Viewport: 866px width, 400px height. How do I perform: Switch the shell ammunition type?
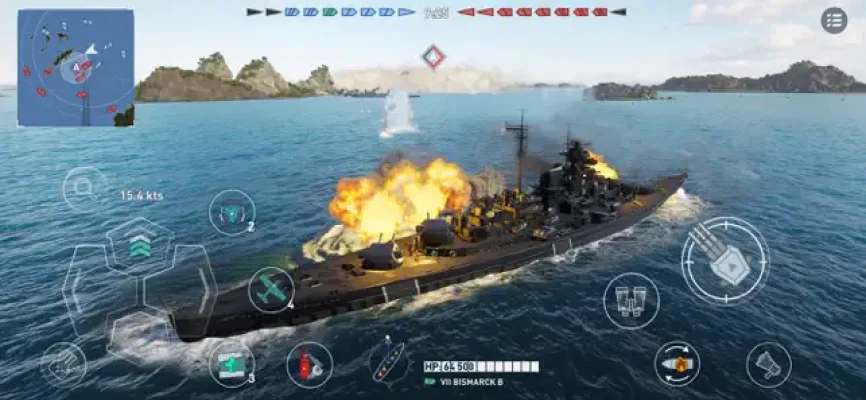pos(677,364)
